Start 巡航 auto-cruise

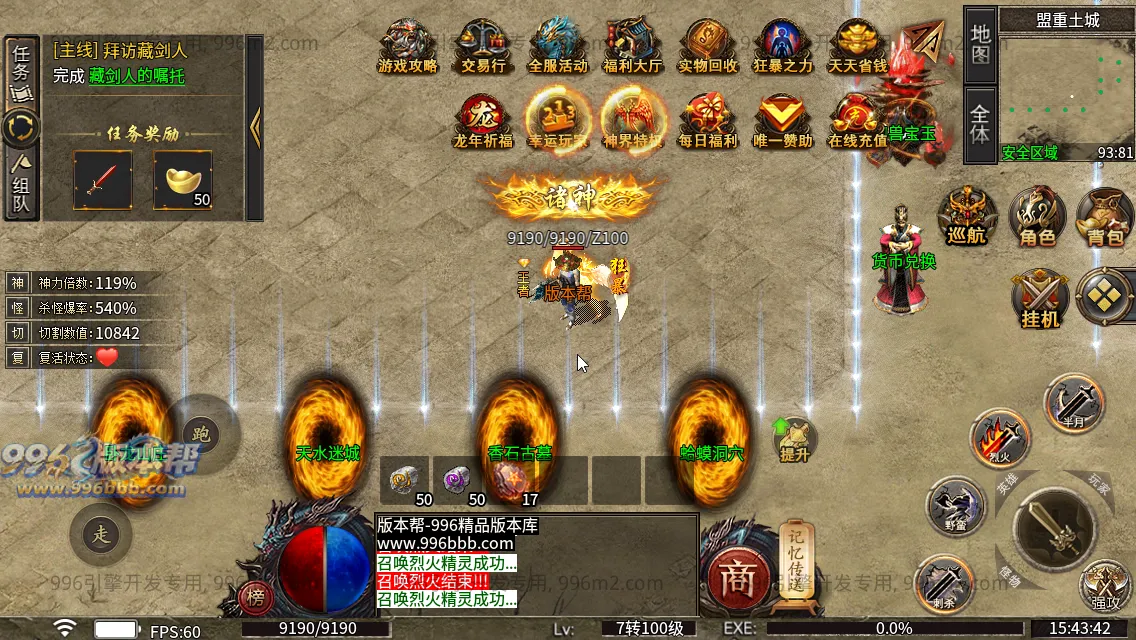click(x=968, y=215)
